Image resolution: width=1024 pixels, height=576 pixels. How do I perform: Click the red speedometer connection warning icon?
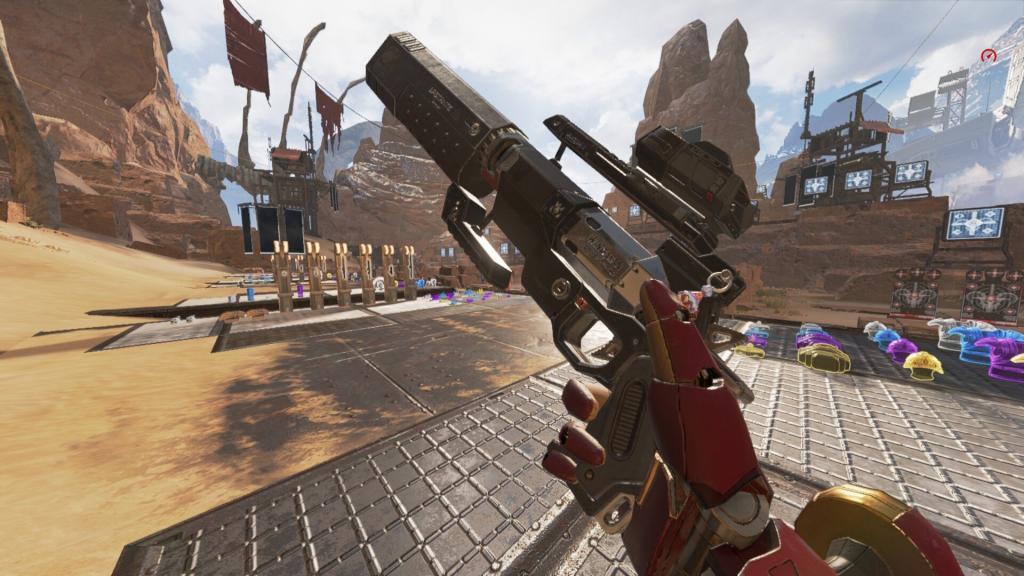pos(989,56)
